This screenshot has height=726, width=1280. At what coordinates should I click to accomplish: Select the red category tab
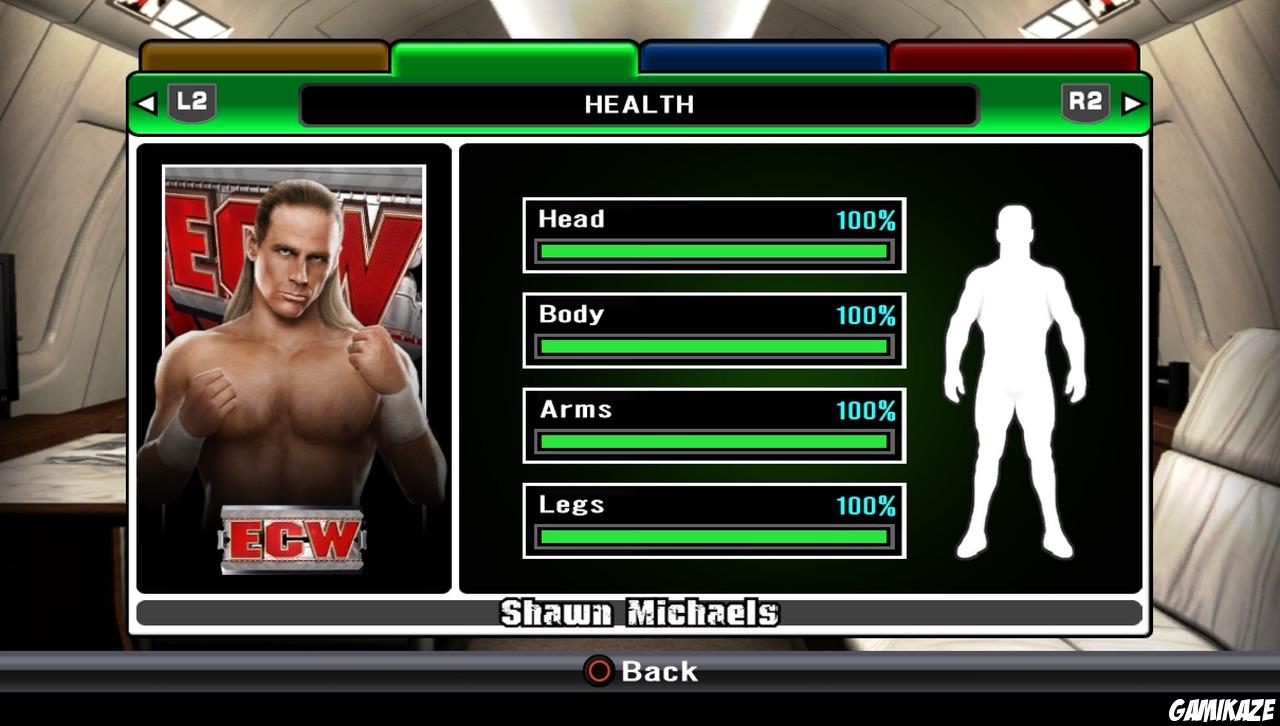[1013, 55]
